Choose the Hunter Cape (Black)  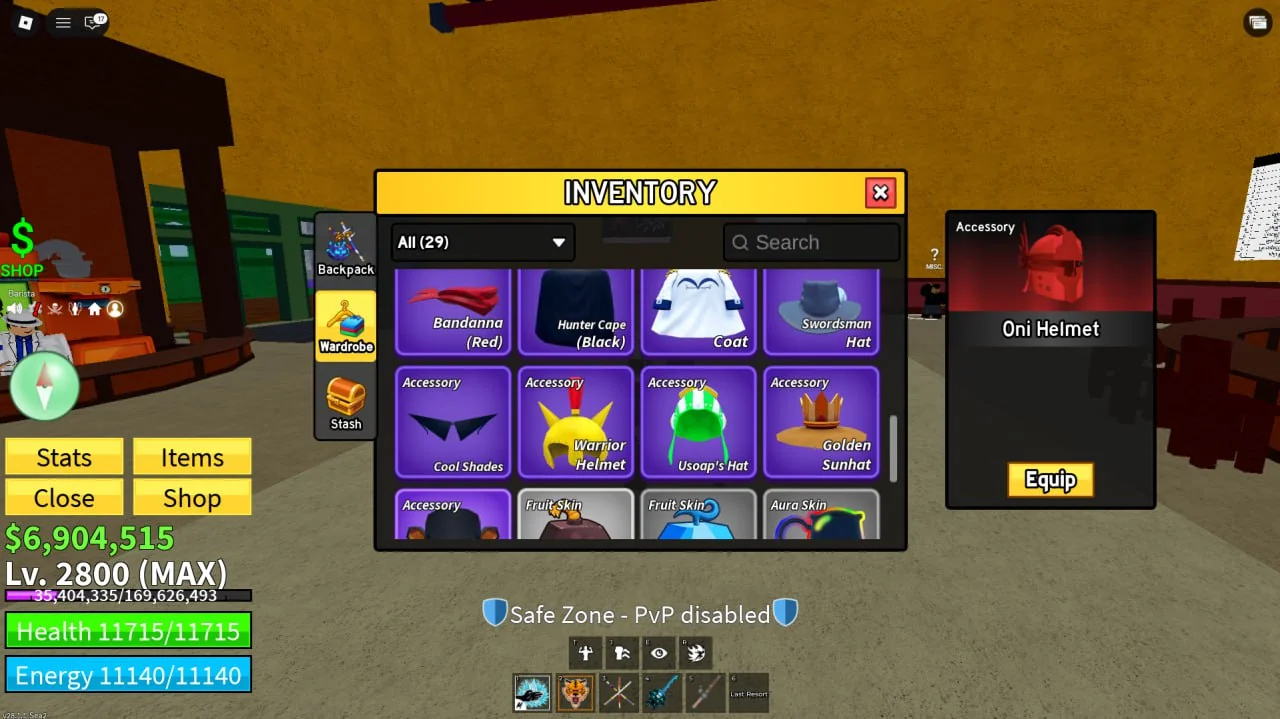(x=576, y=311)
